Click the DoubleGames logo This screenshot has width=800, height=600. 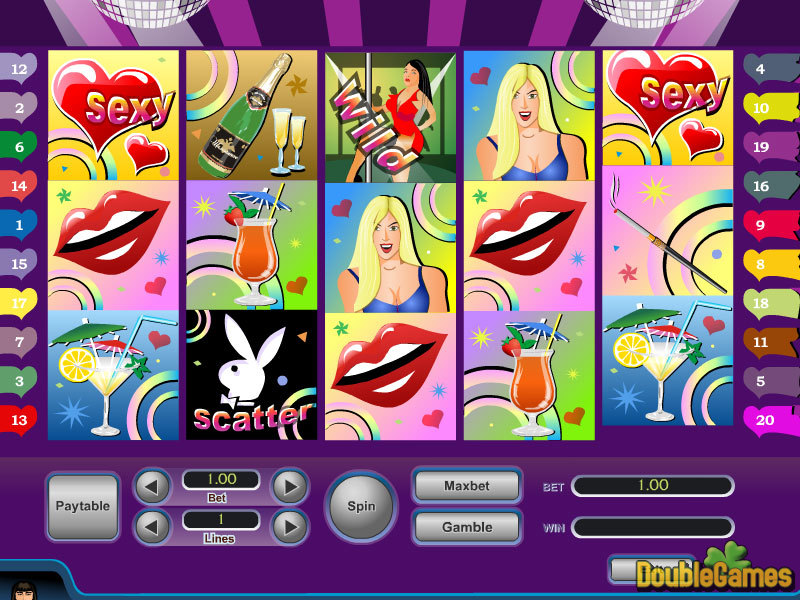pyautogui.click(x=714, y=573)
